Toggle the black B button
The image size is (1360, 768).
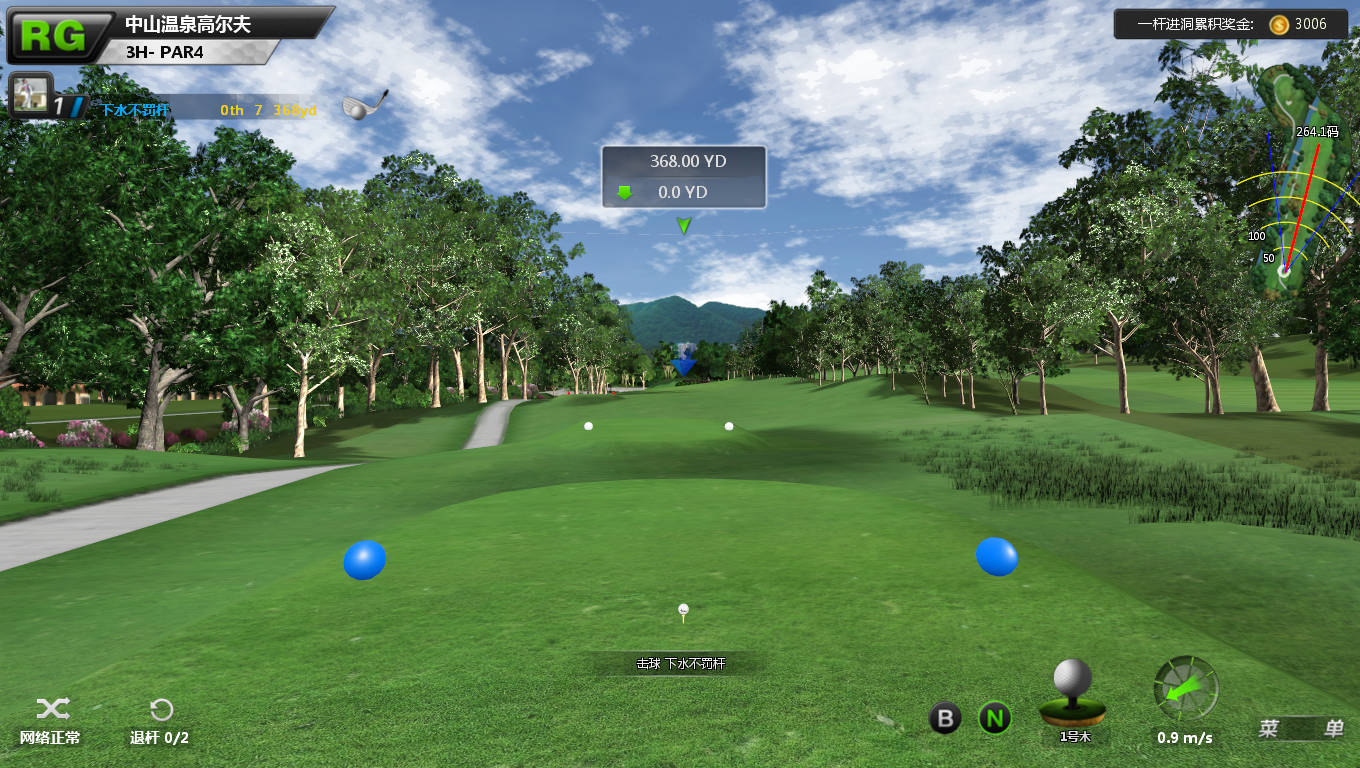click(x=945, y=717)
